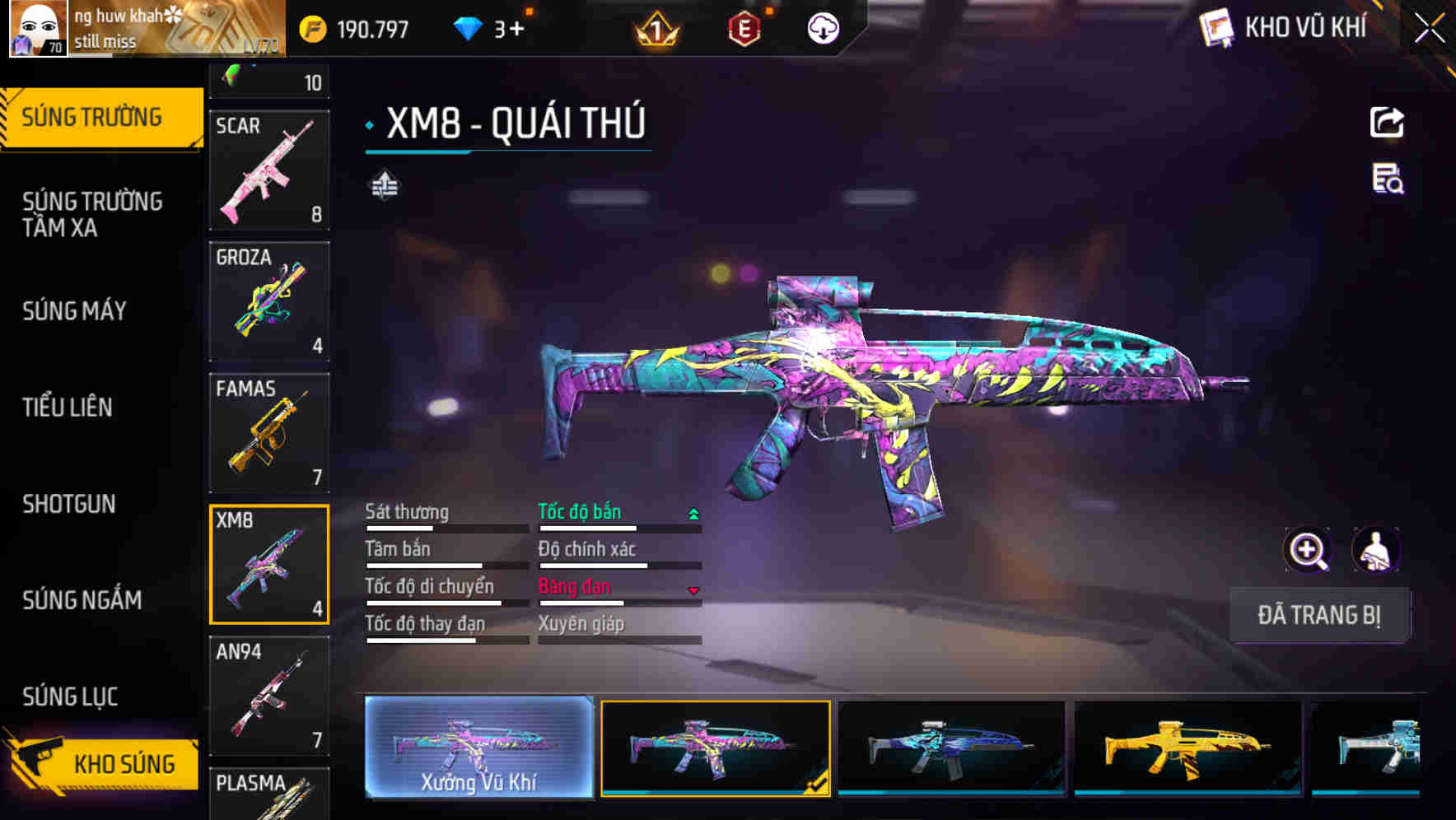Choose the GROZA weapon tile
Screen dimensions: 1456x820
click(x=269, y=301)
